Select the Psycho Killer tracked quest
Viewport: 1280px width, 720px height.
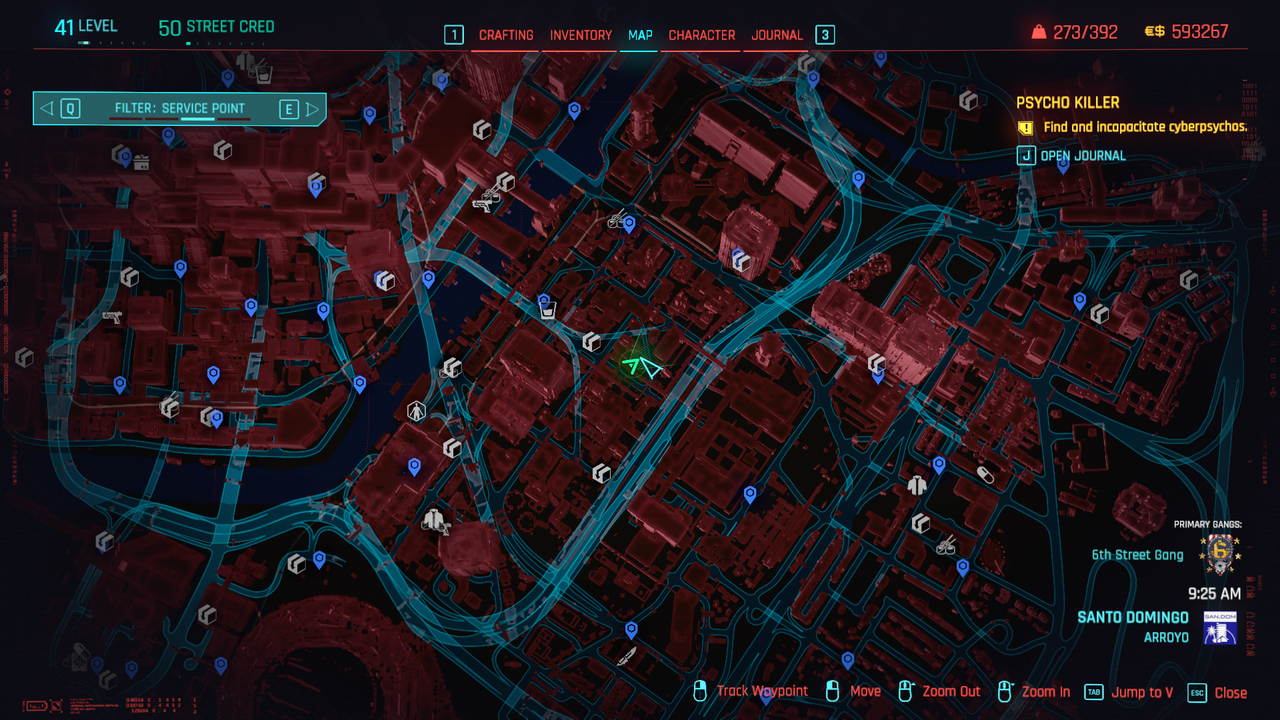tap(1067, 103)
